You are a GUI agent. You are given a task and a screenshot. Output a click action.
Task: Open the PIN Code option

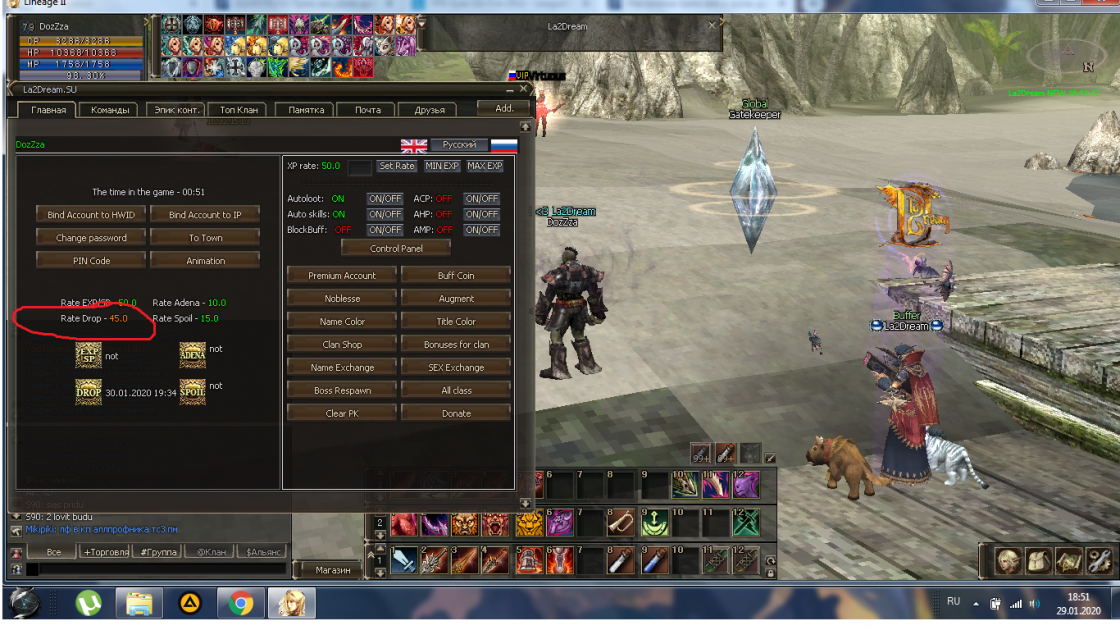[x=91, y=261]
